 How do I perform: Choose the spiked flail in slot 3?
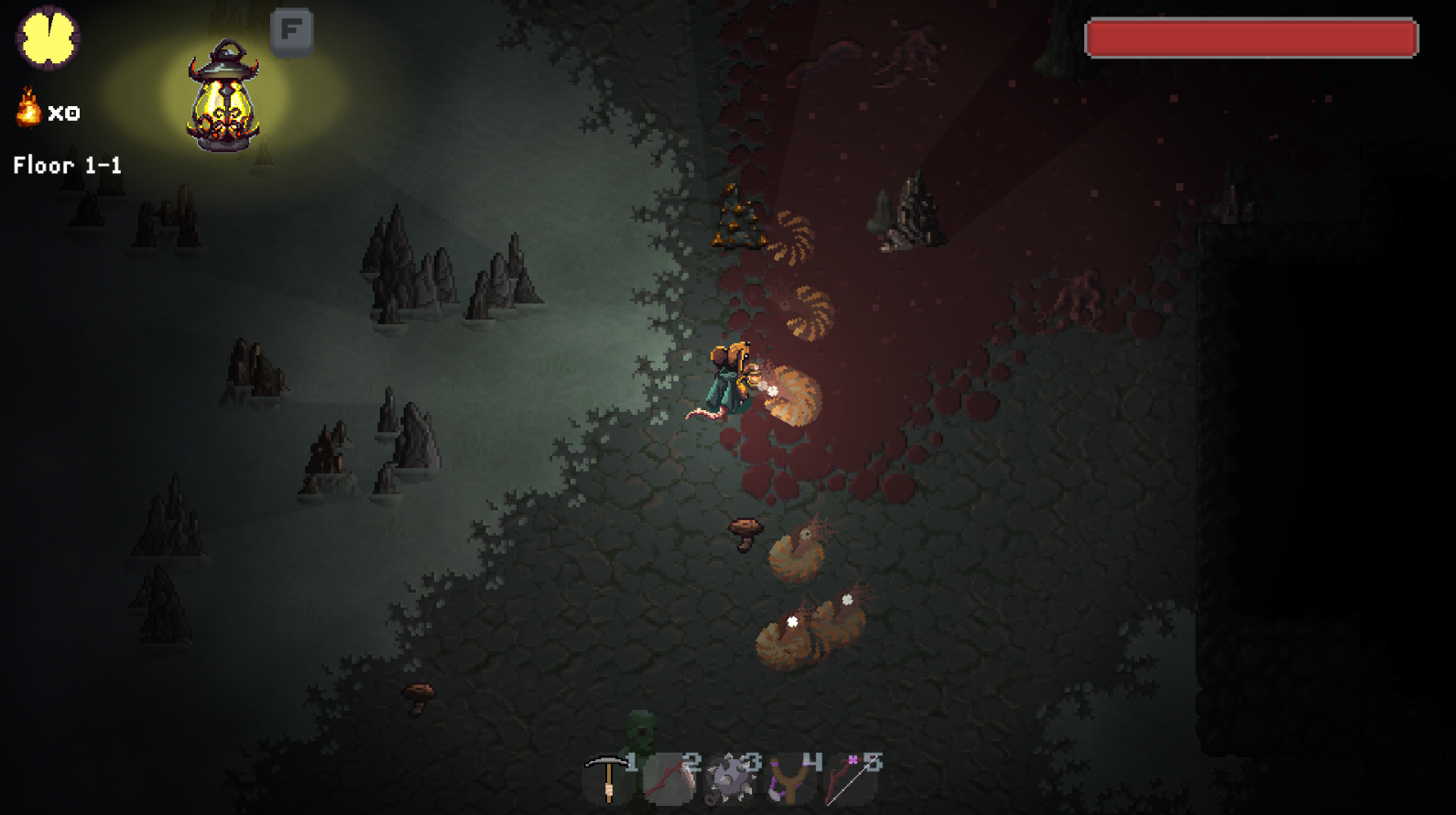click(731, 779)
